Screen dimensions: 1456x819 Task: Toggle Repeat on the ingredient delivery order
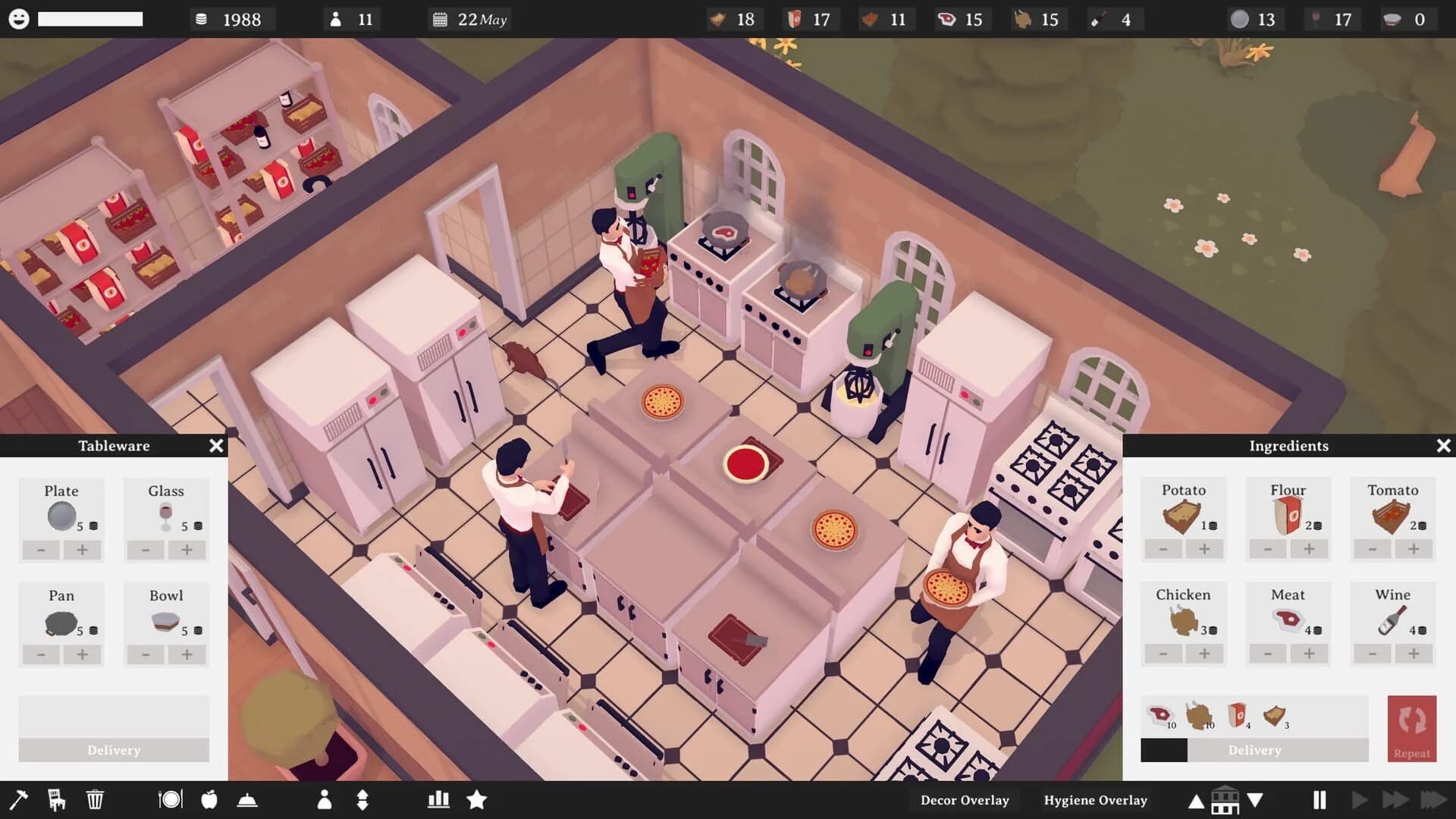1411,728
